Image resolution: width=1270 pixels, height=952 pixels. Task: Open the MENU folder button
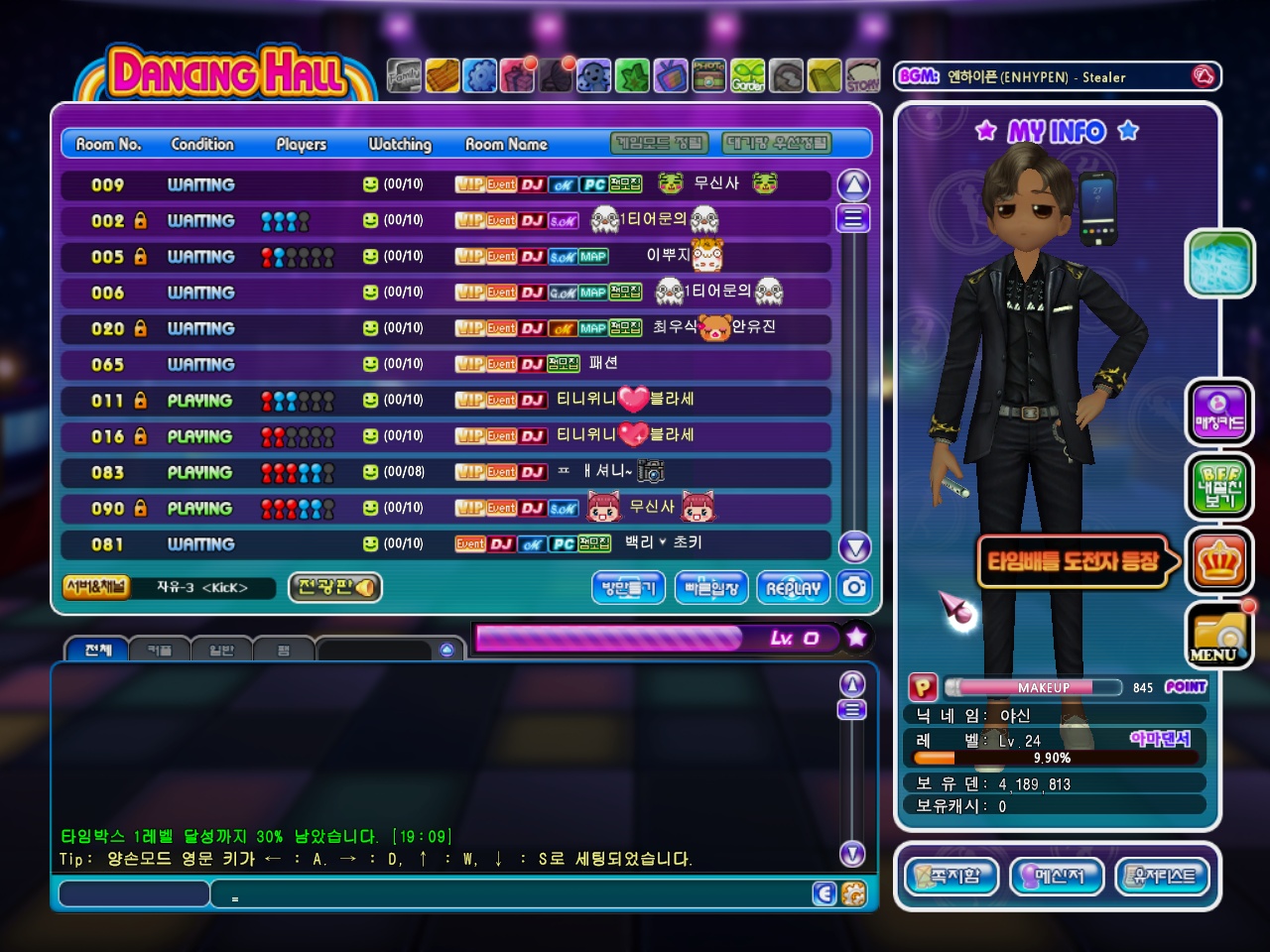point(1218,635)
